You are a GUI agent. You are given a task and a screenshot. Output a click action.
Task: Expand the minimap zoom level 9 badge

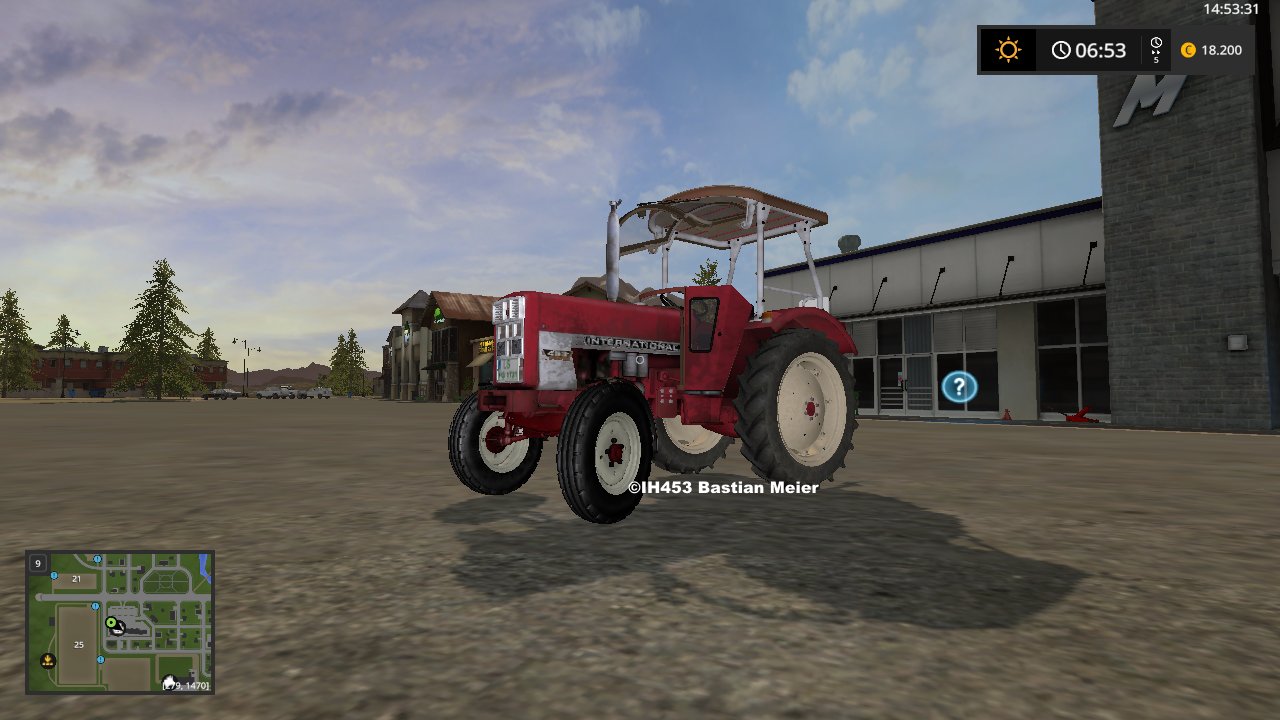click(38, 564)
